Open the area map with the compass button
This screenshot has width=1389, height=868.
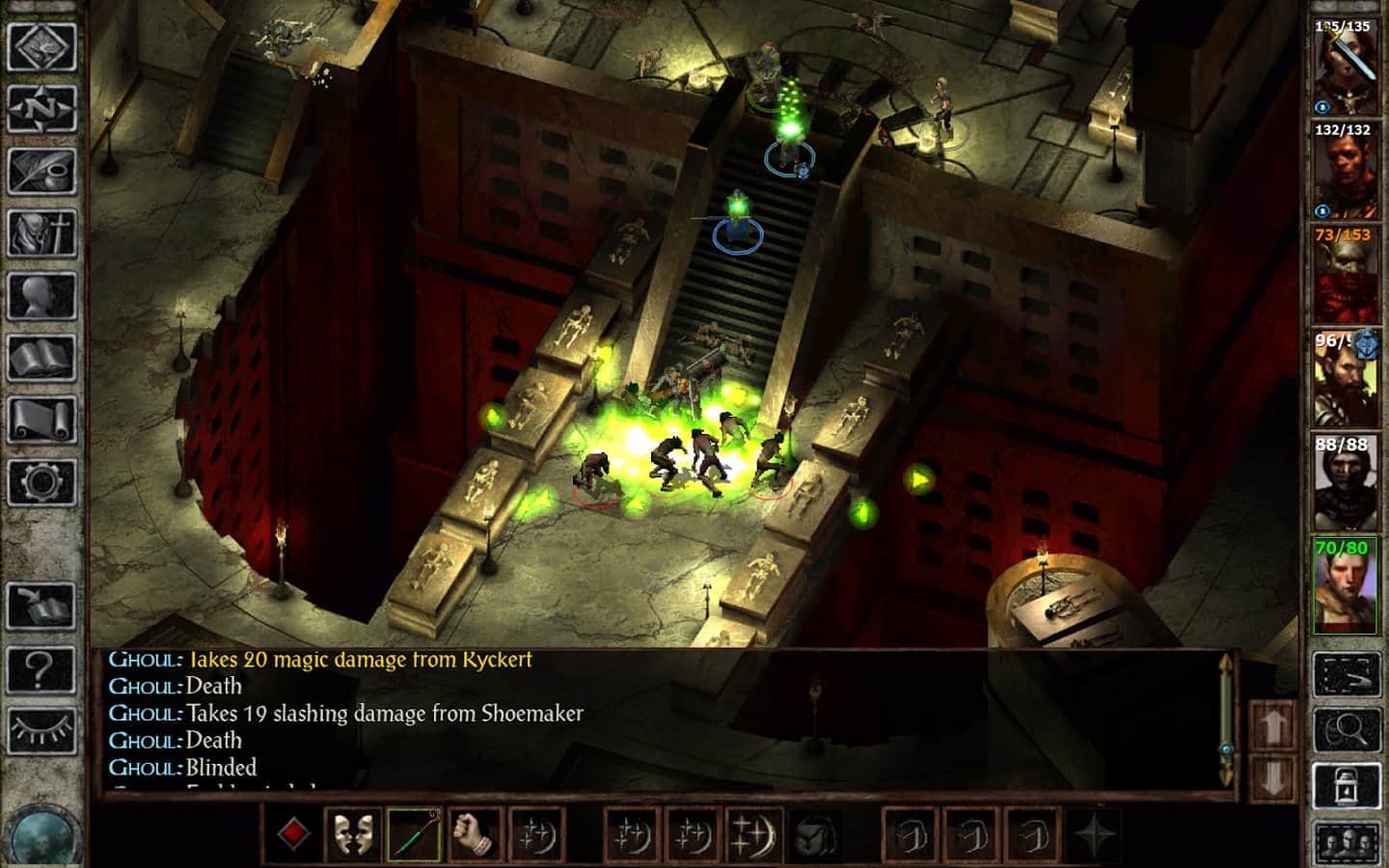pyautogui.click(x=41, y=109)
